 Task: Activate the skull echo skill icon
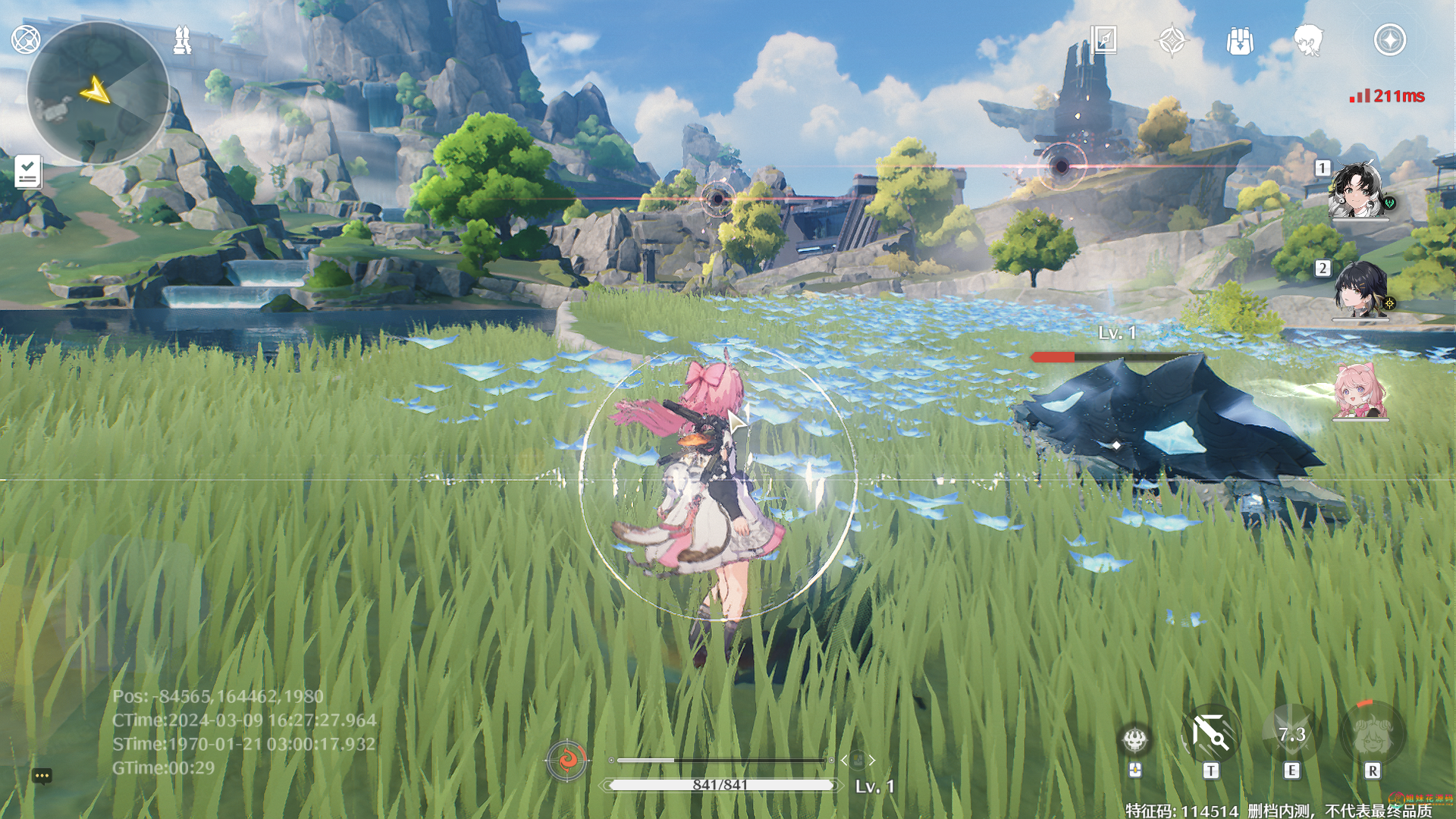click(1135, 739)
